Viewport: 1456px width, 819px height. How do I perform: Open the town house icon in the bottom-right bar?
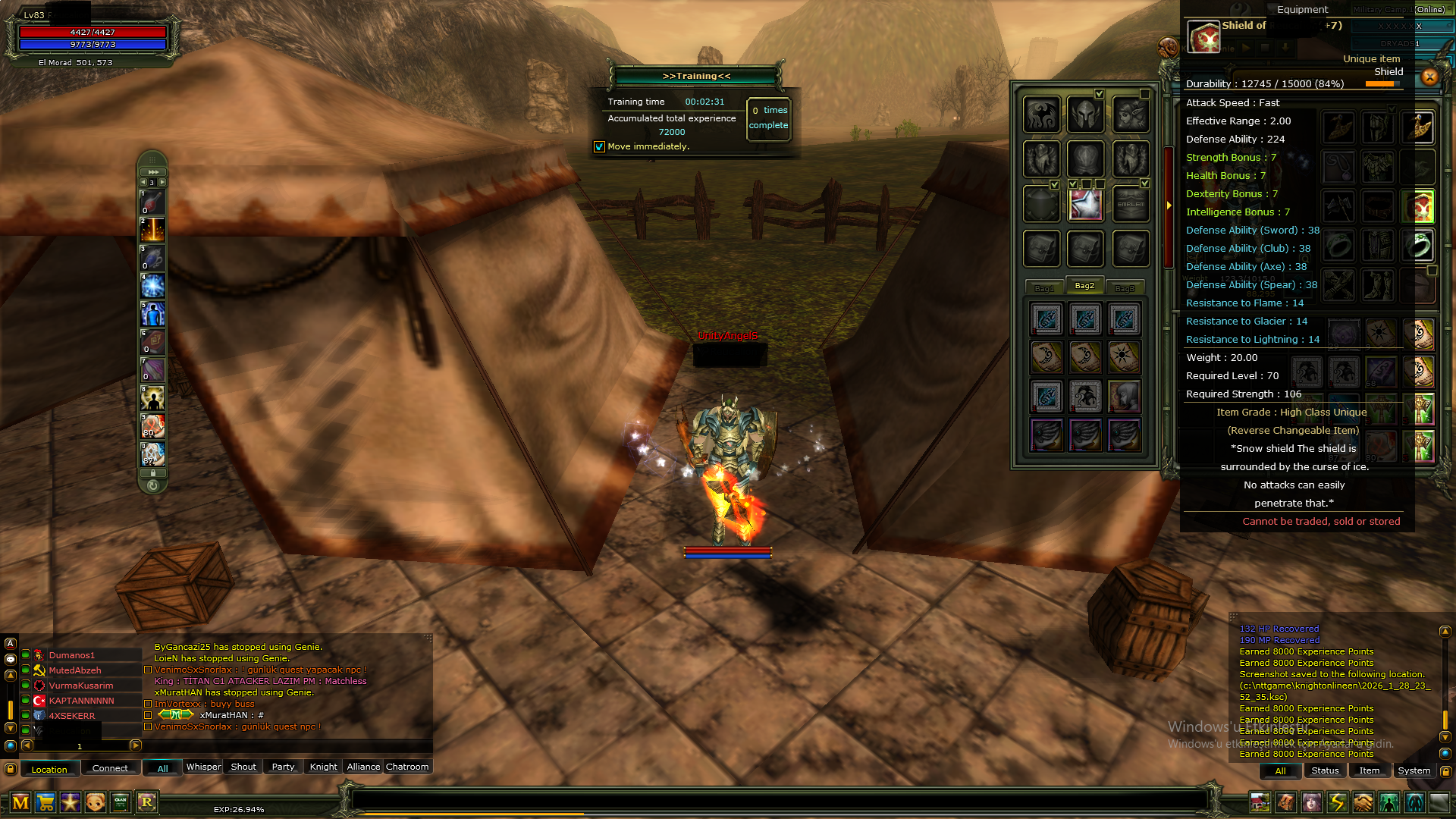[1260, 802]
